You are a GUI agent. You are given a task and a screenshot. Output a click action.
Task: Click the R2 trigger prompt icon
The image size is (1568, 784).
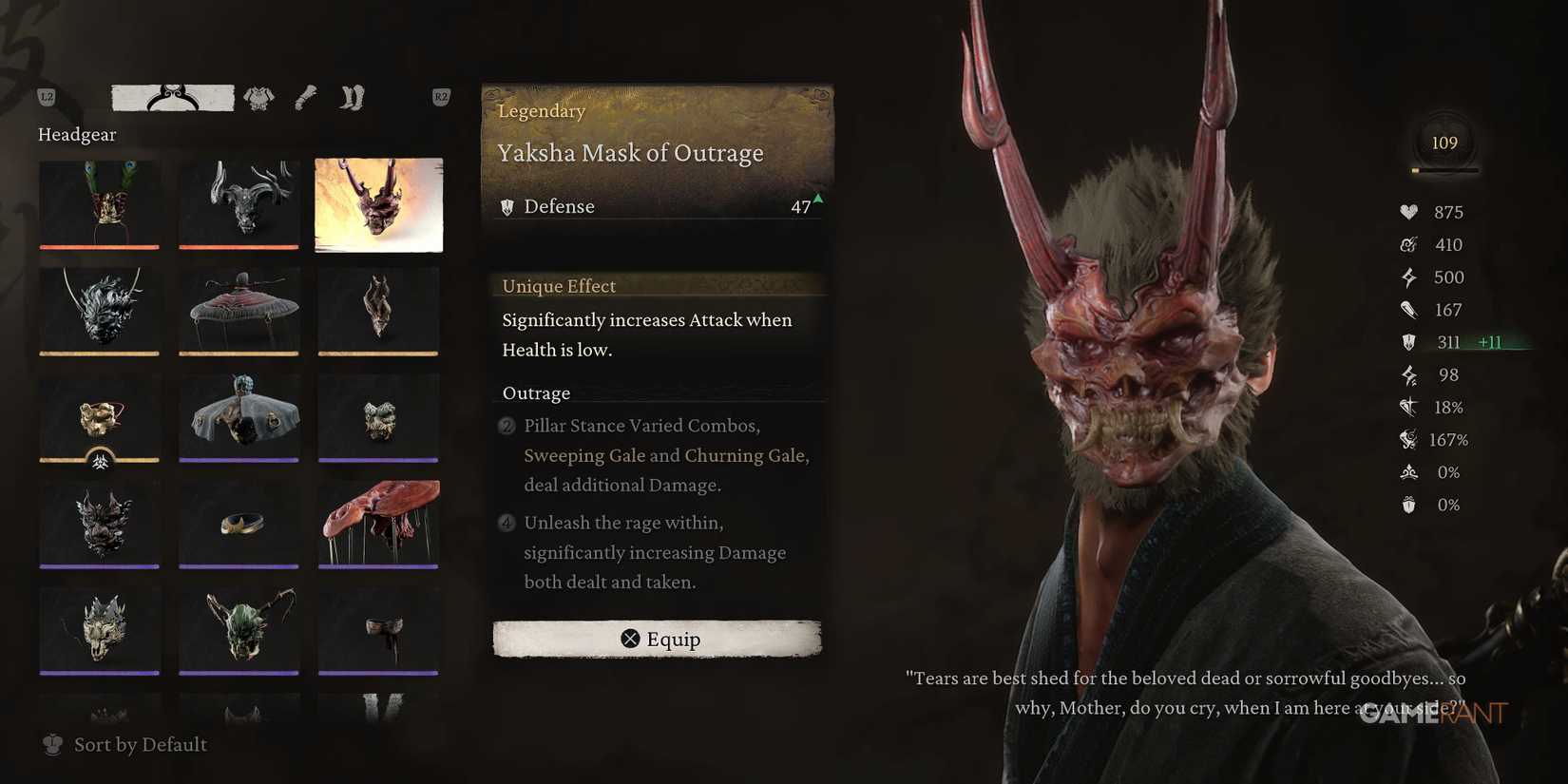pos(439,97)
